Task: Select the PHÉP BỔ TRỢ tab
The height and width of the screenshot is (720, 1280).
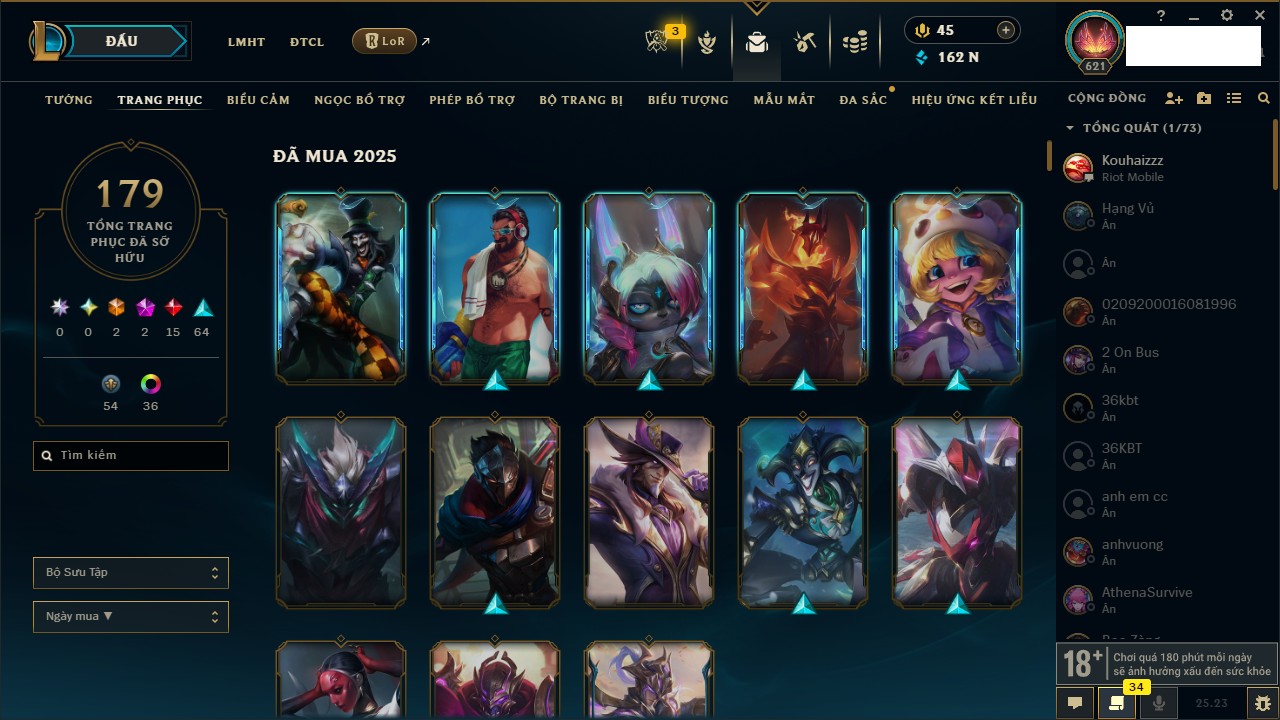Action: click(x=472, y=100)
